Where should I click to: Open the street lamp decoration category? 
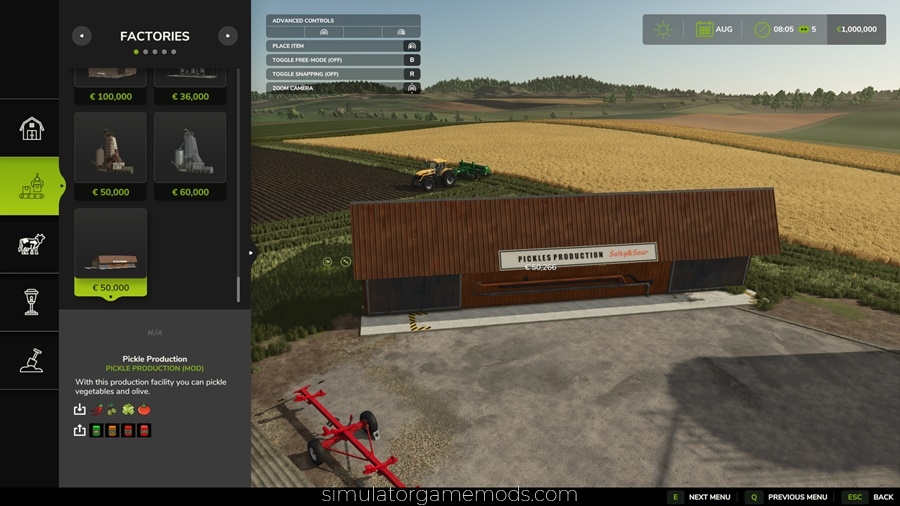(x=31, y=301)
